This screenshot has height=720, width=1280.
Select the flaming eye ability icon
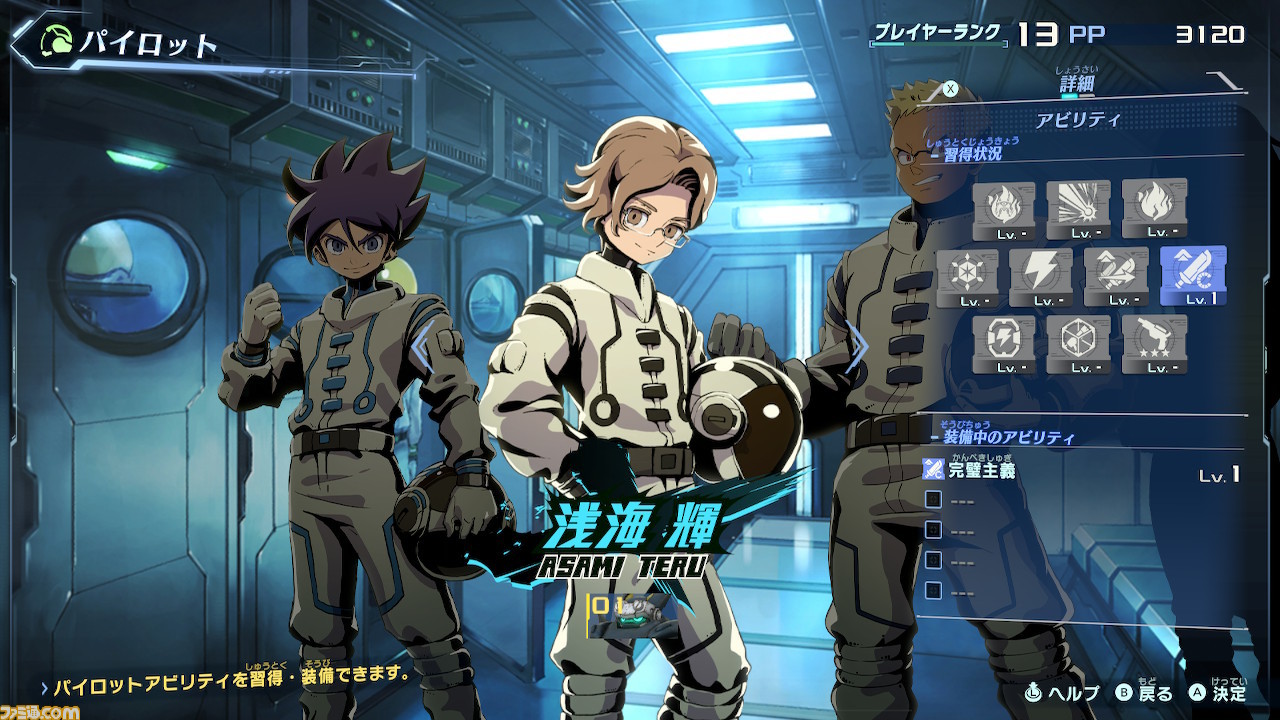1003,209
